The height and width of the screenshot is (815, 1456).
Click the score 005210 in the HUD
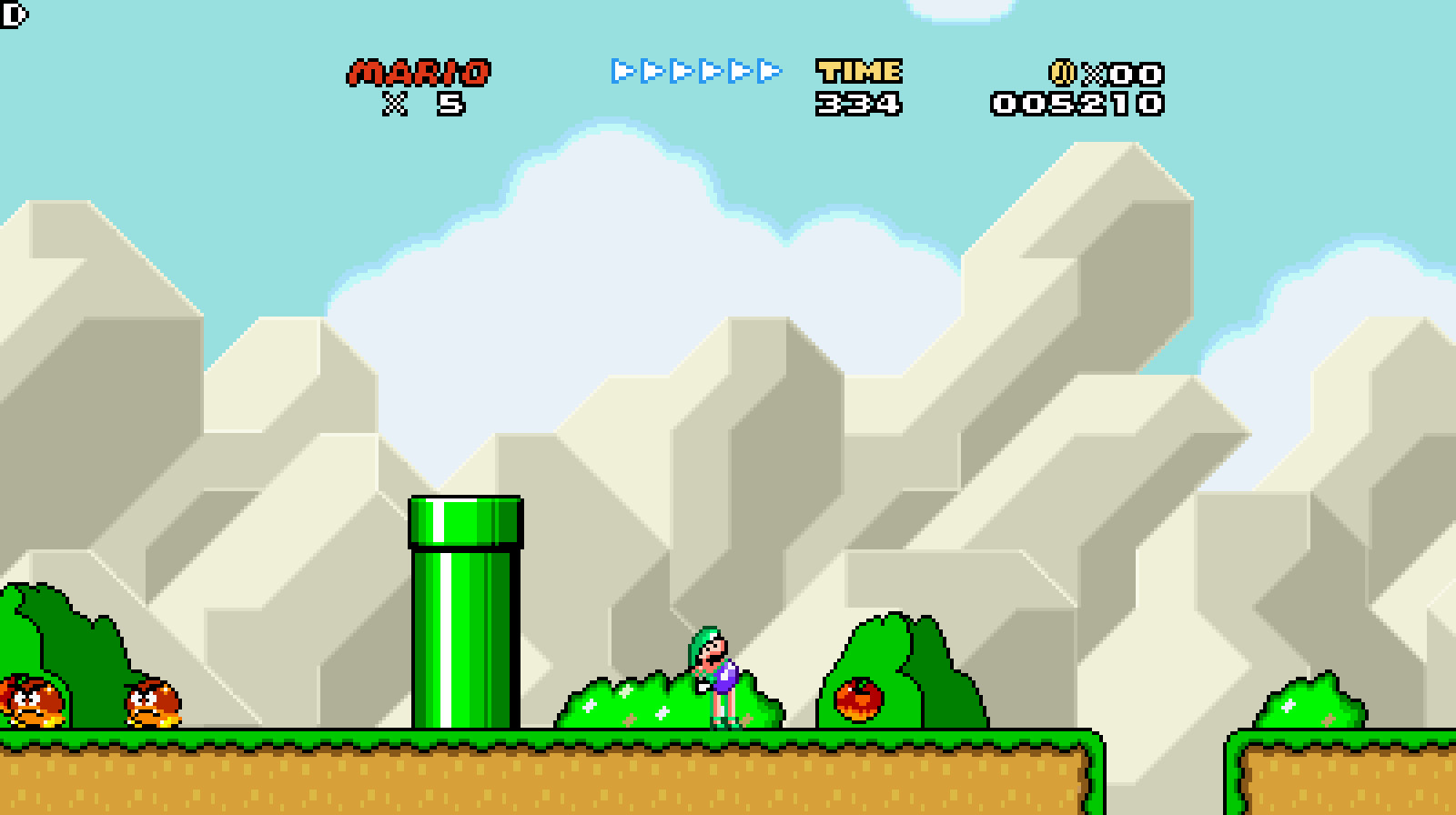click(x=1078, y=104)
